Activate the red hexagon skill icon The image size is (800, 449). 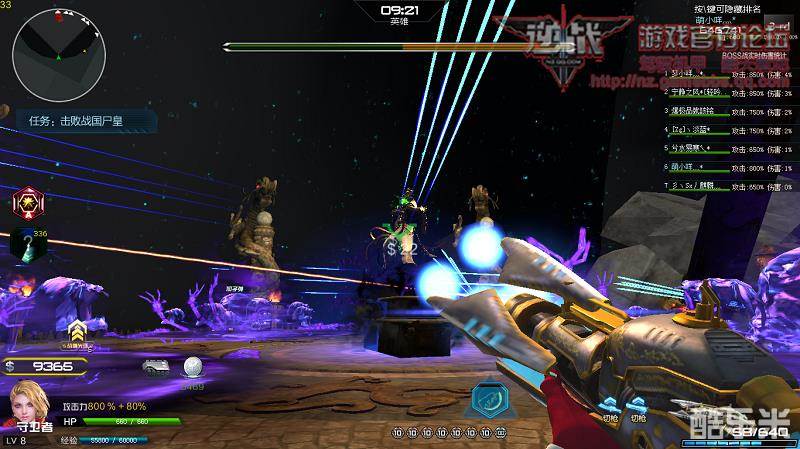27,203
